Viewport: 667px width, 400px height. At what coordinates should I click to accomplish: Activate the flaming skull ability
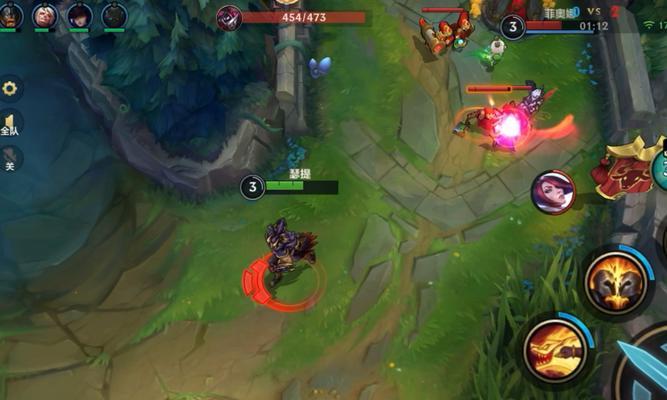(x=613, y=283)
